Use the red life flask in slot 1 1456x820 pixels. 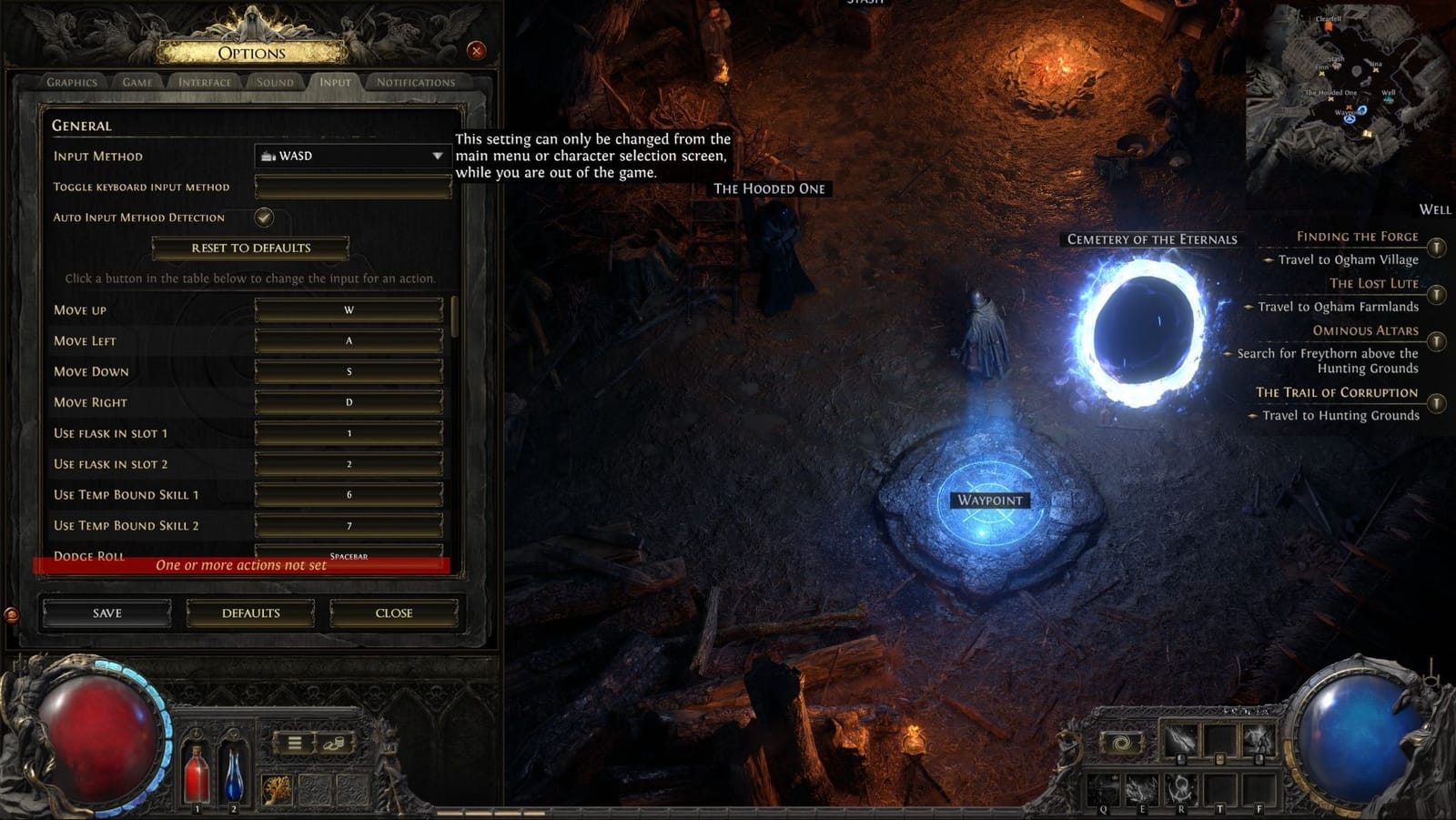(x=195, y=774)
